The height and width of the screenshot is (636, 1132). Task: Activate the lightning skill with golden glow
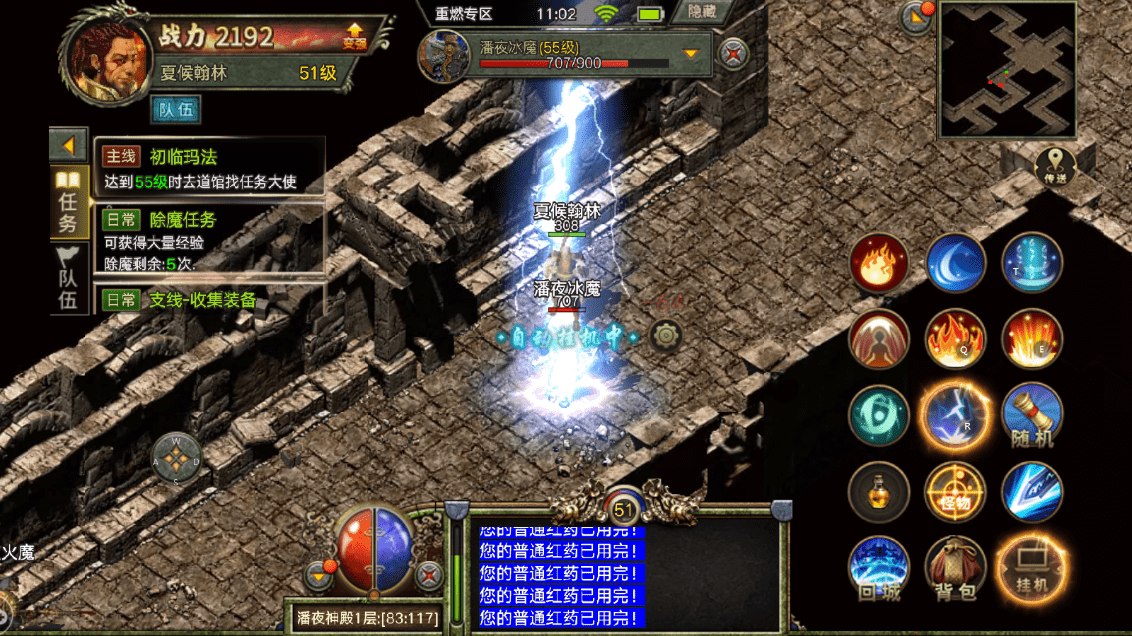click(x=955, y=415)
